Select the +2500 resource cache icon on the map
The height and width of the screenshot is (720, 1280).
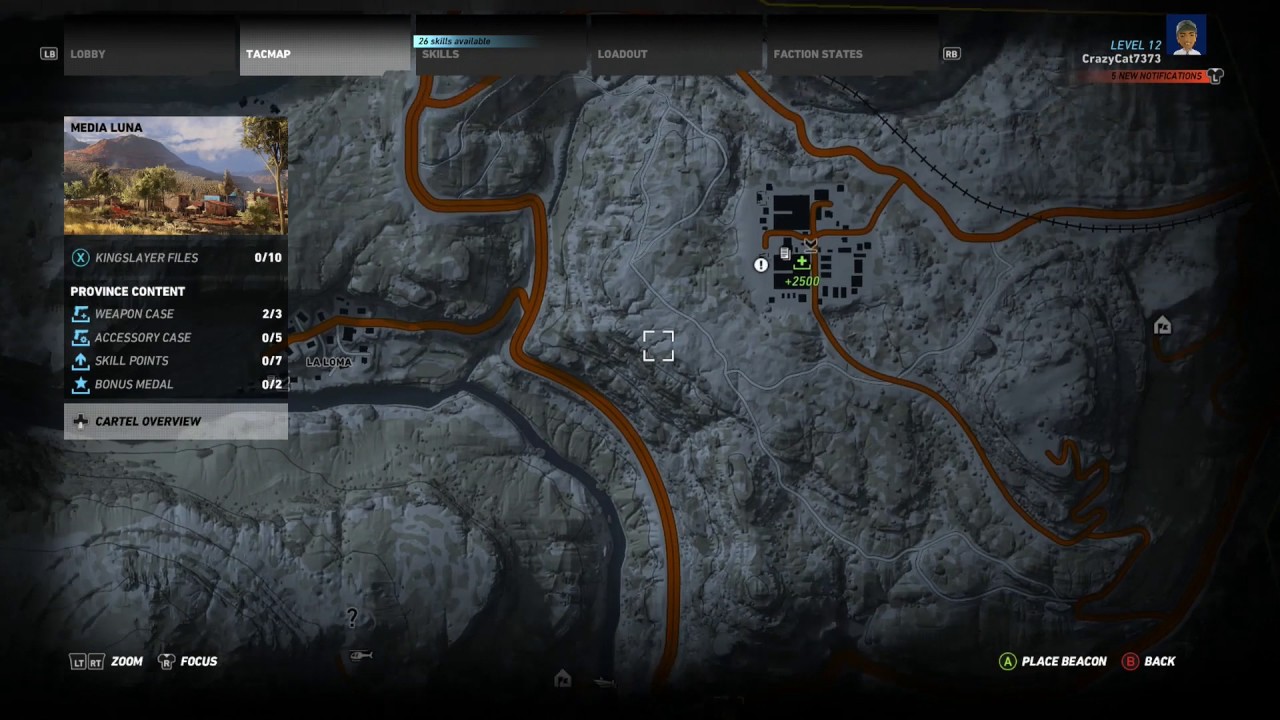click(x=801, y=262)
